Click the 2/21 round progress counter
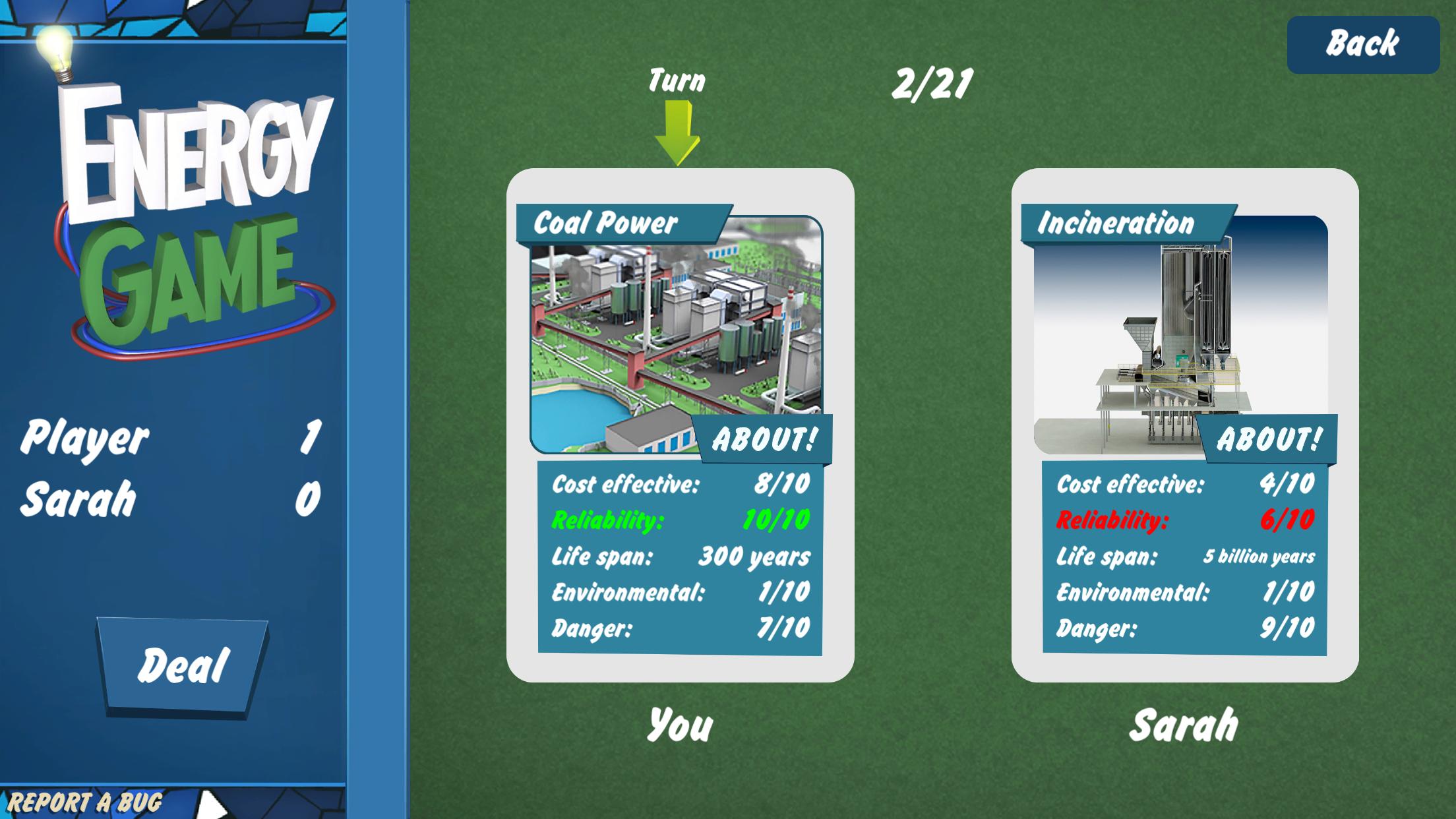 pos(934,81)
